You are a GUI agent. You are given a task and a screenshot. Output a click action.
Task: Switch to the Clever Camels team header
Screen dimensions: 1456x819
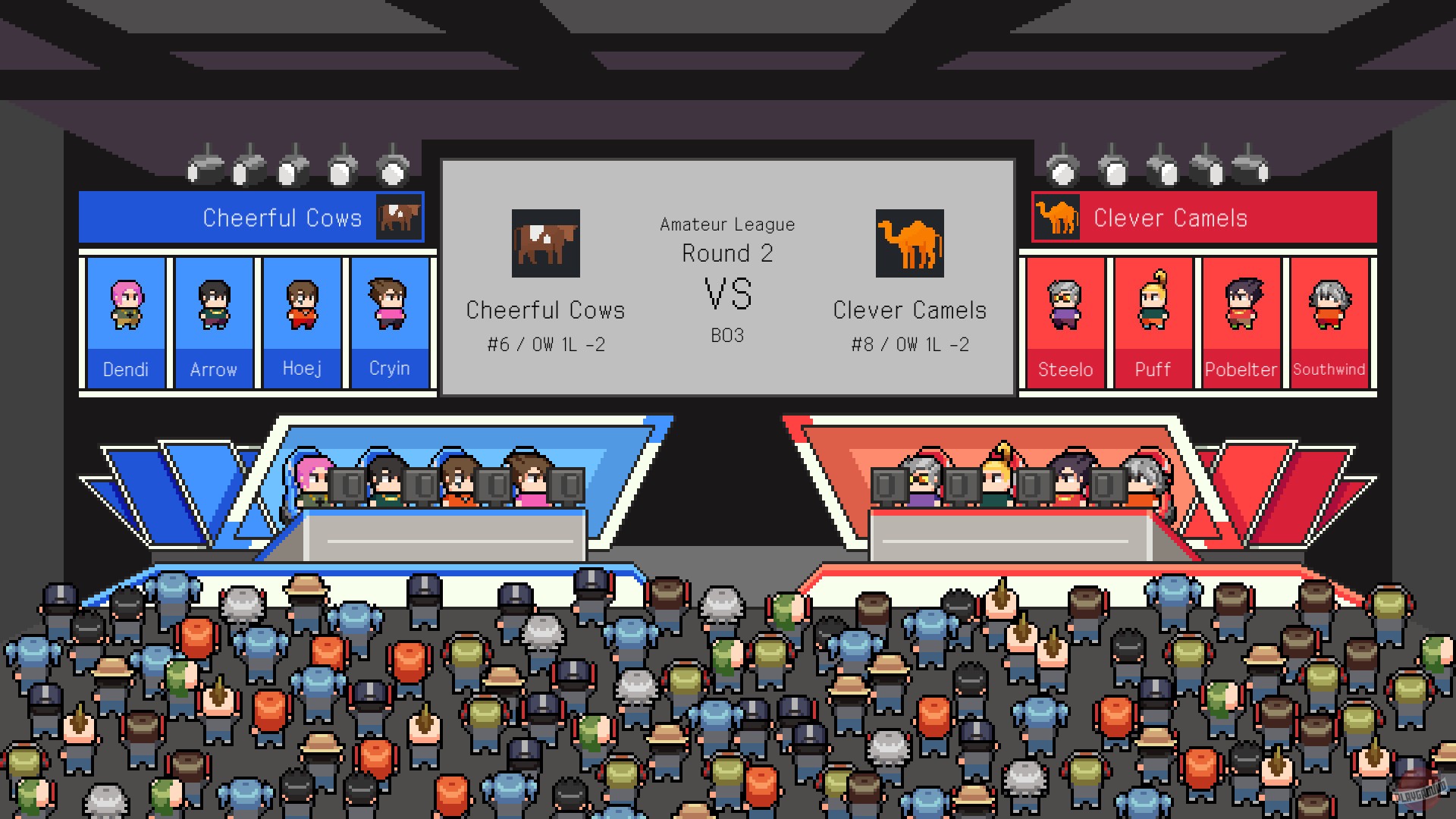1170,217
